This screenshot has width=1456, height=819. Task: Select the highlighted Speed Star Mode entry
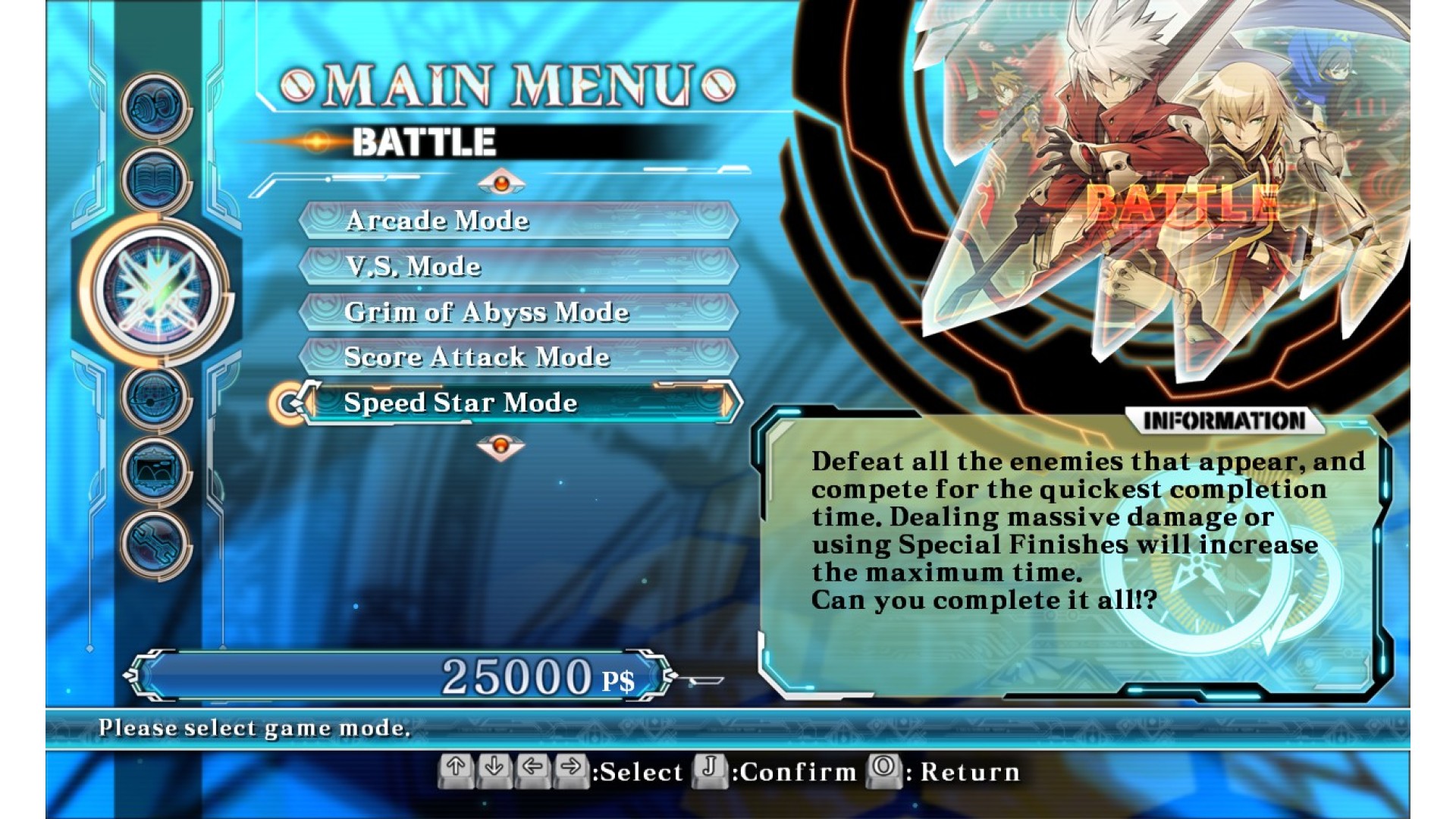coord(518,403)
